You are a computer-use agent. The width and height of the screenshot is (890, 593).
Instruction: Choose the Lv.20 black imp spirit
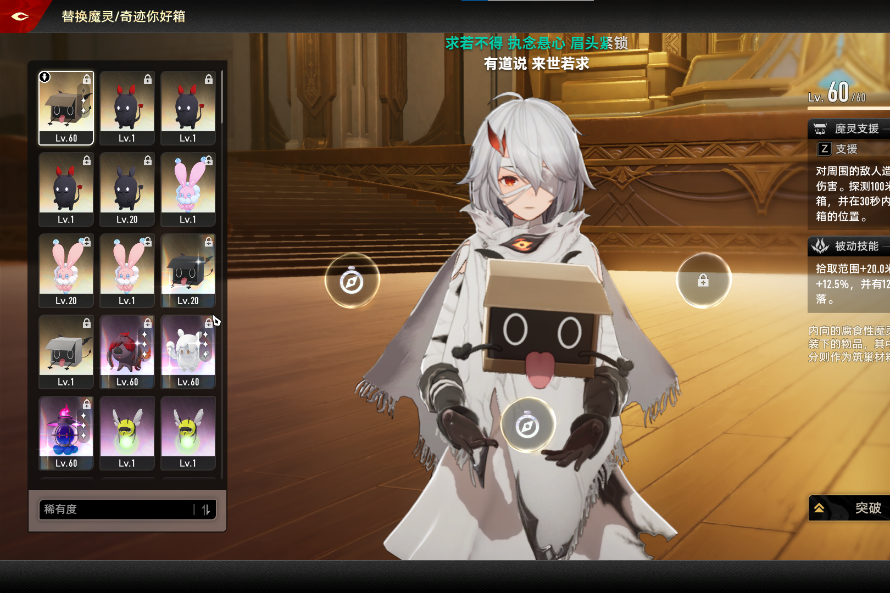[127, 189]
